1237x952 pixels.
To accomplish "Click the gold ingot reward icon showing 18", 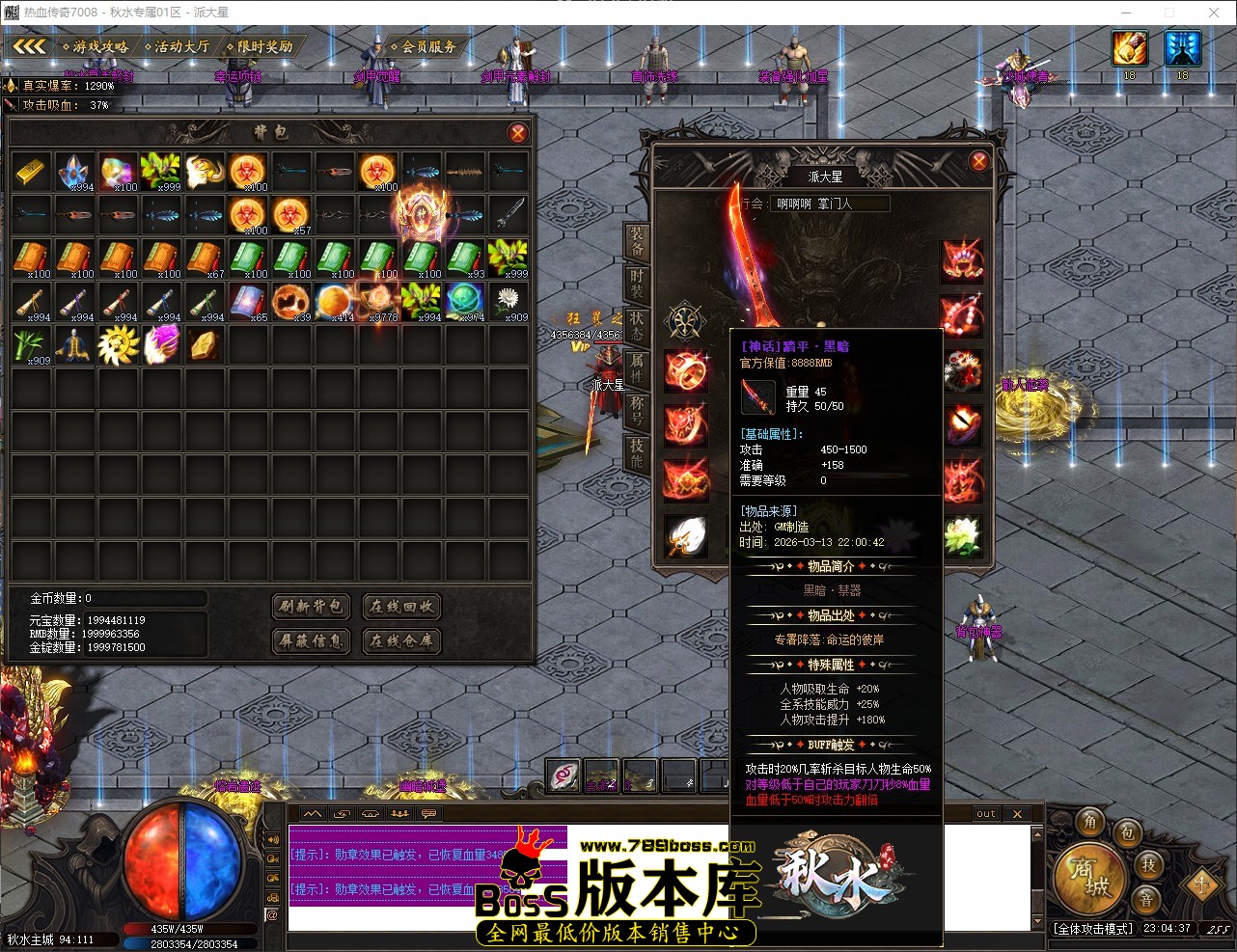I will 1128,48.
